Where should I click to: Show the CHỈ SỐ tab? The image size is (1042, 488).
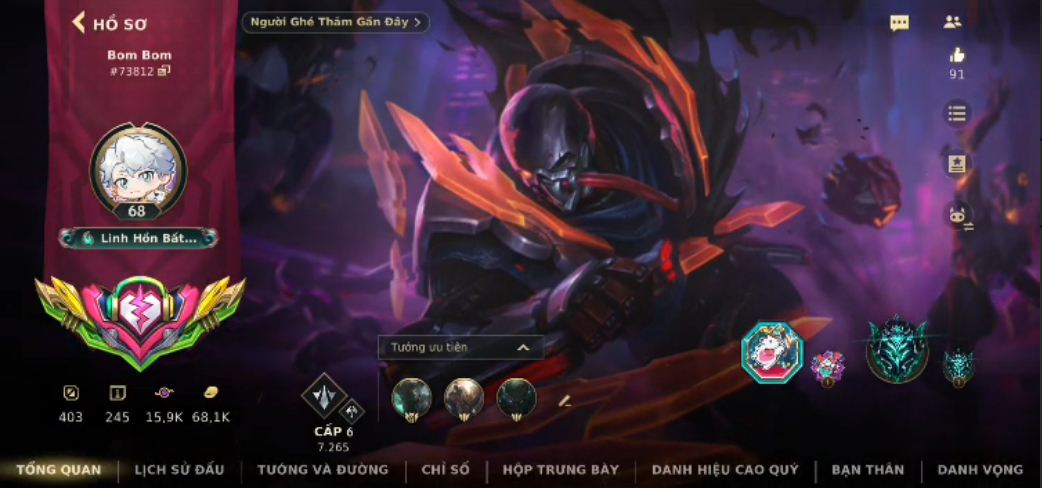tap(446, 469)
